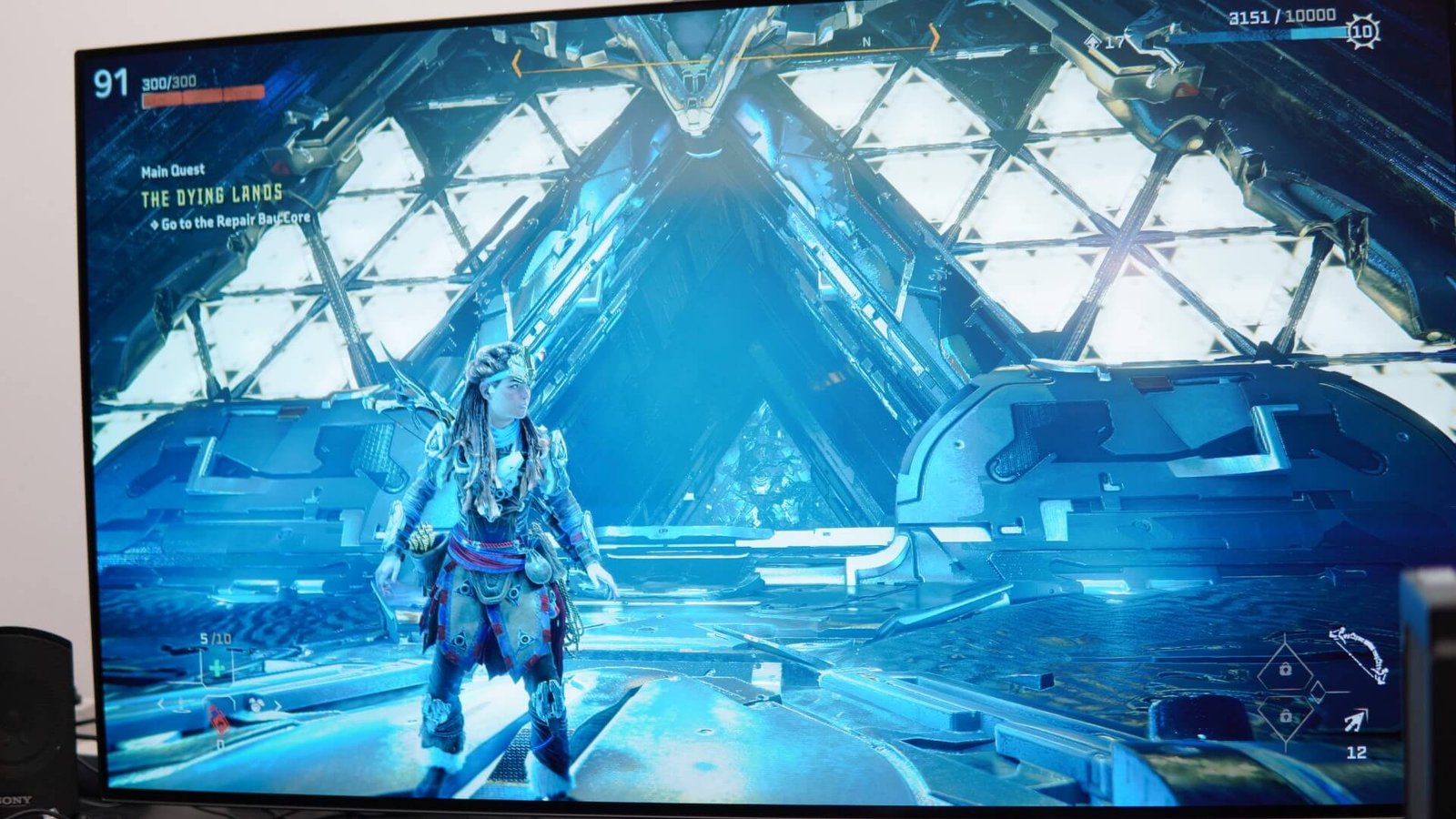This screenshot has width=1456, height=819.
Task: Cycle tools with the left chevron
Action: click(x=162, y=703)
